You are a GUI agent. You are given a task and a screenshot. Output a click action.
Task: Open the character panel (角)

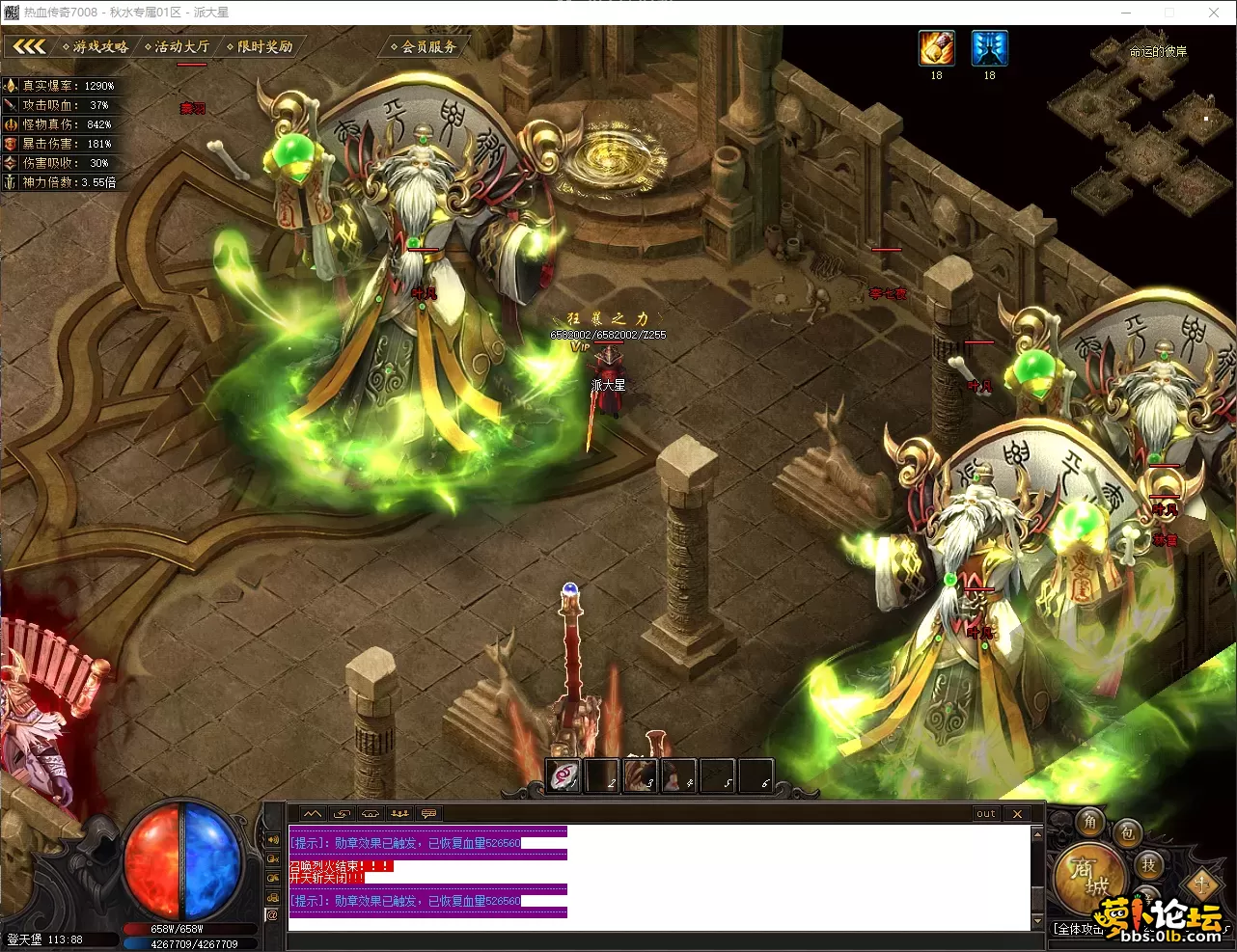pos(1090,822)
